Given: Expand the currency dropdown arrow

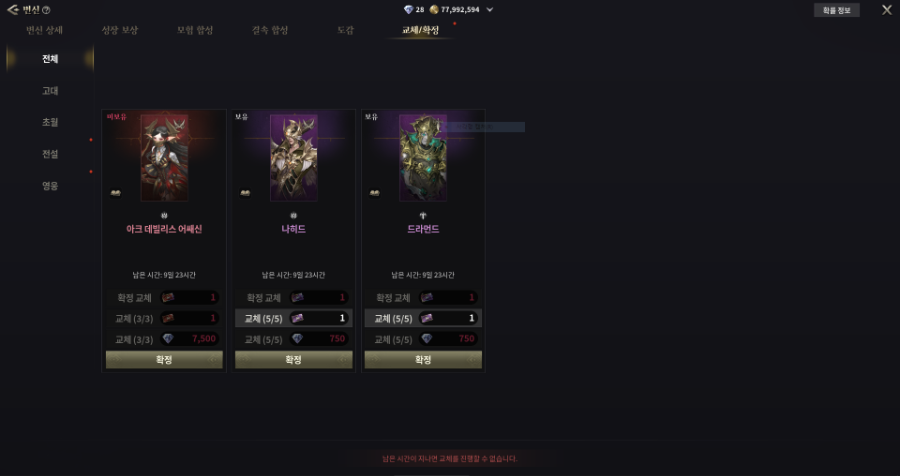Looking at the screenshot, I should tap(489, 9).
